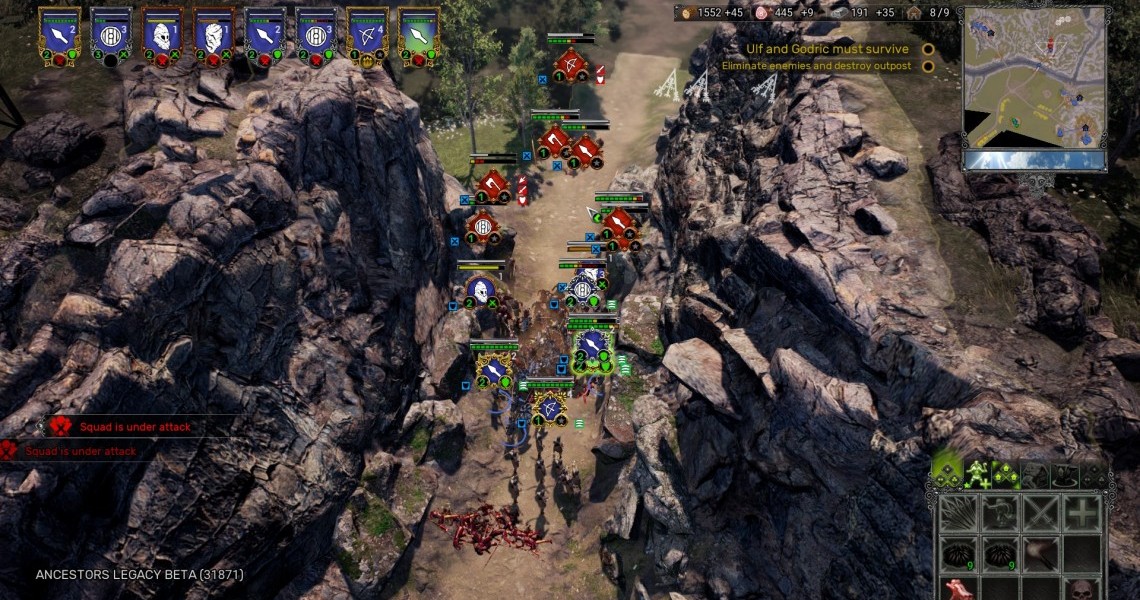Use the spike volley command slot
This screenshot has height=600, width=1140.
959,515
